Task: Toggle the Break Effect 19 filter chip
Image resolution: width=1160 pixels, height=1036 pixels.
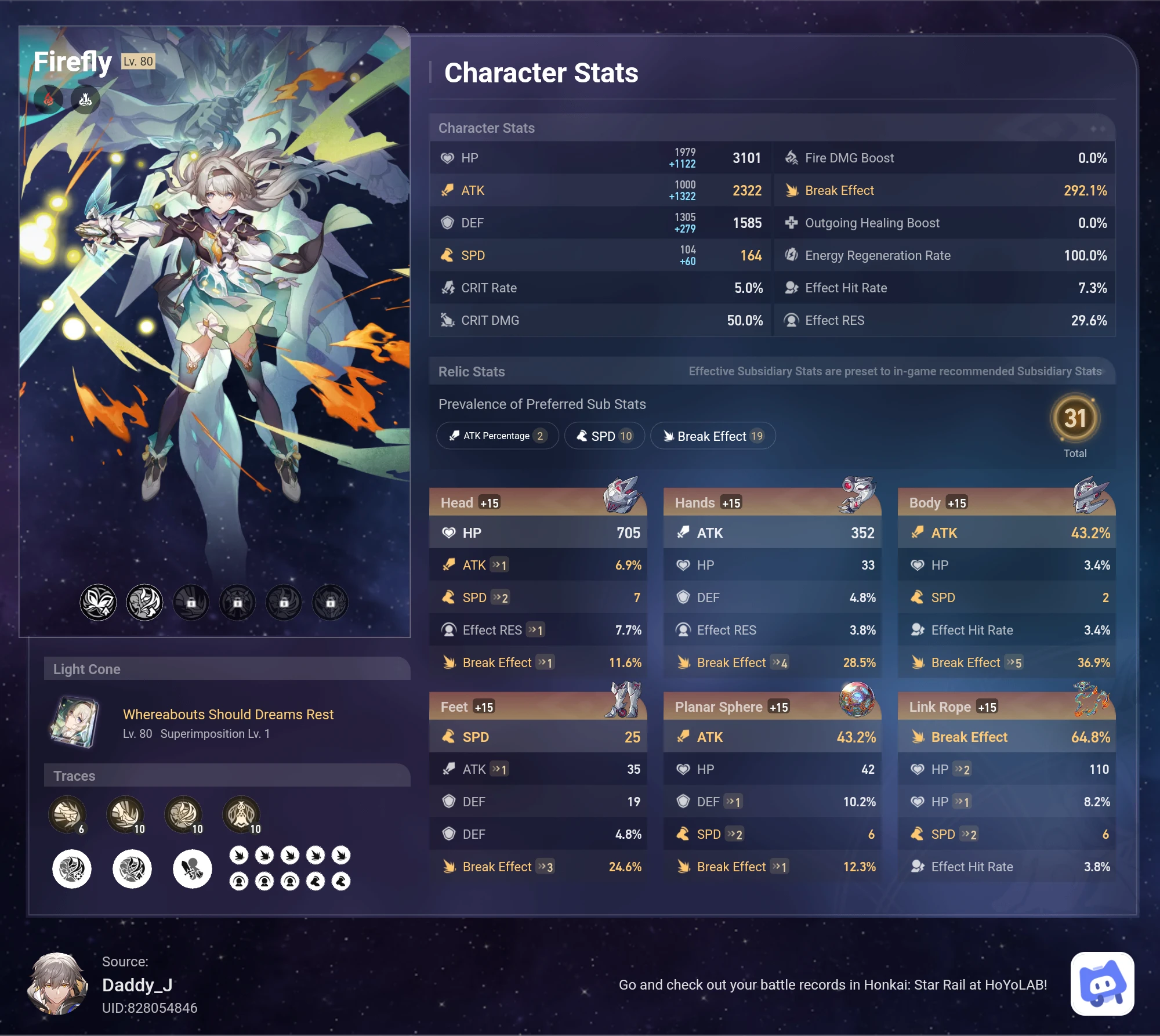Action: click(x=712, y=436)
